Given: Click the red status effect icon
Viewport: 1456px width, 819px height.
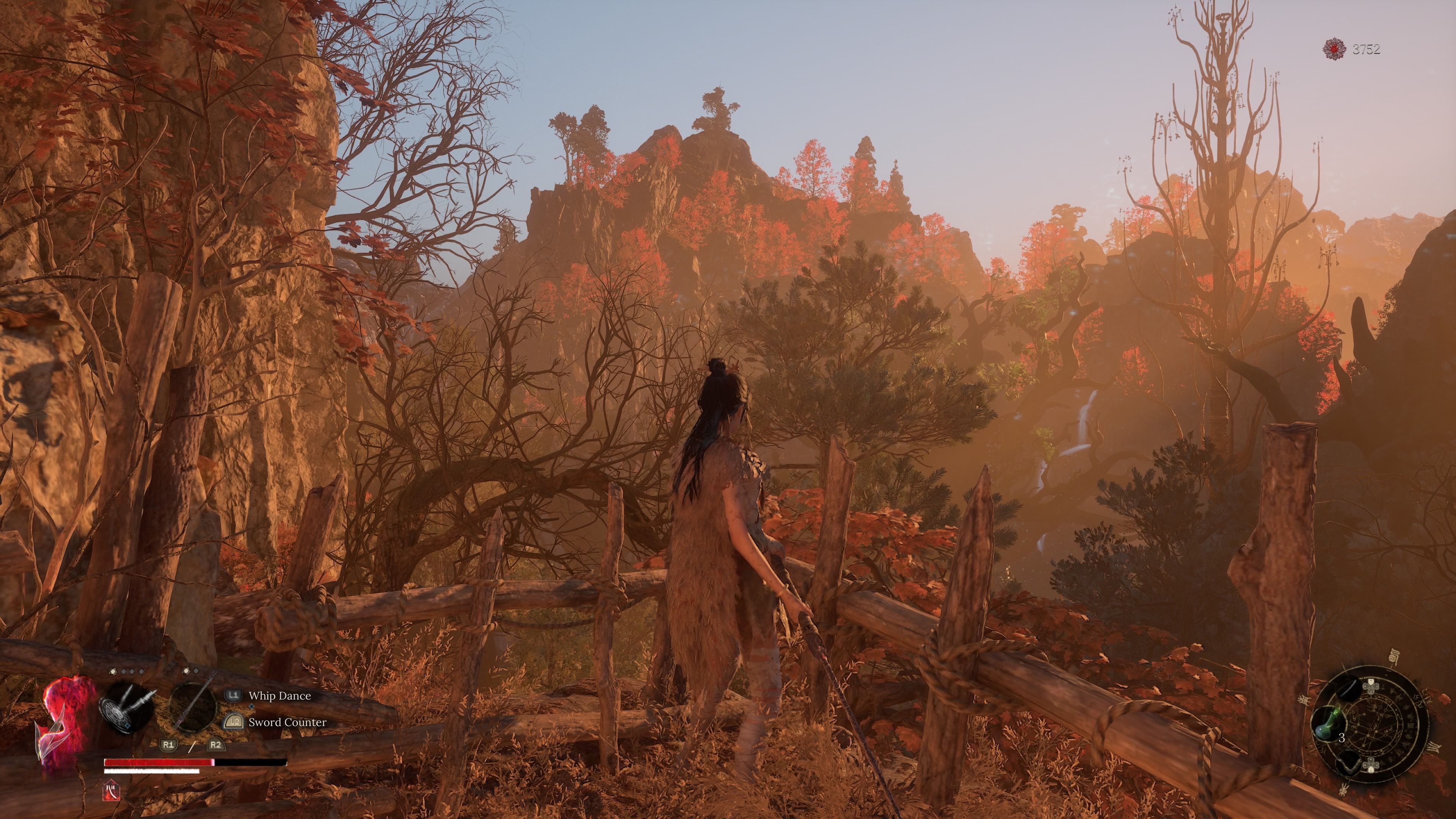Looking at the screenshot, I should click(111, 791).
